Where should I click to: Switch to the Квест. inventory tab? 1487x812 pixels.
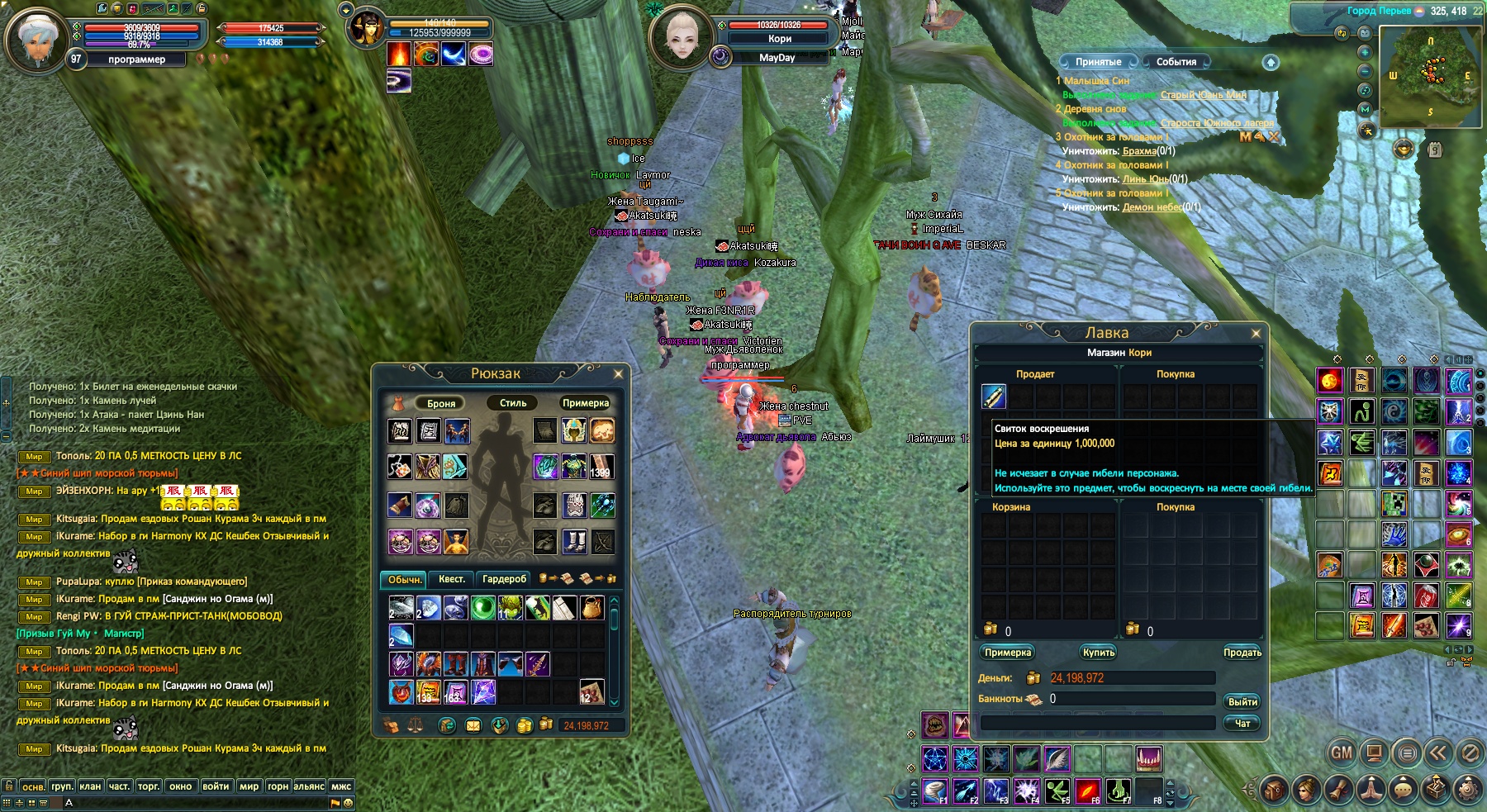point(451,579)
